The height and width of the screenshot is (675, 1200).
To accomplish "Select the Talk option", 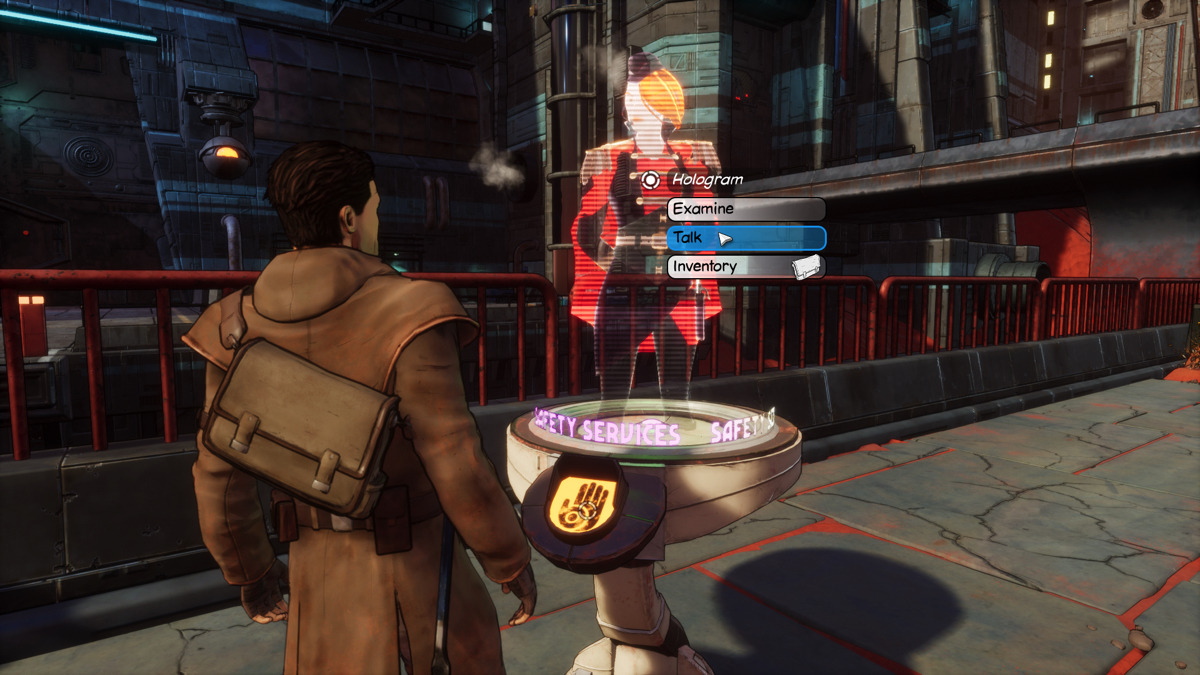I will pos(746,238).
